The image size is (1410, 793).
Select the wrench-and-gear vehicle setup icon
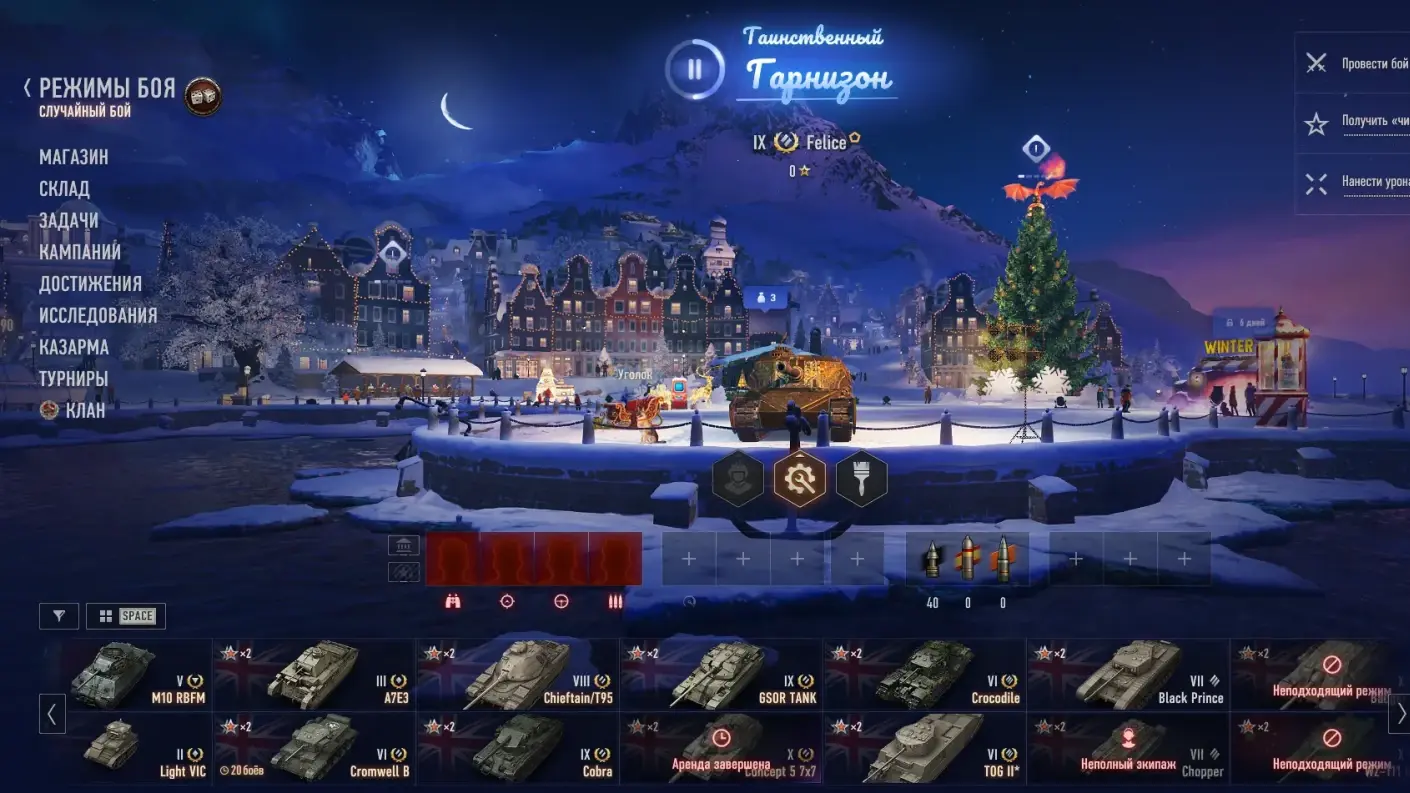click(800, 478)
